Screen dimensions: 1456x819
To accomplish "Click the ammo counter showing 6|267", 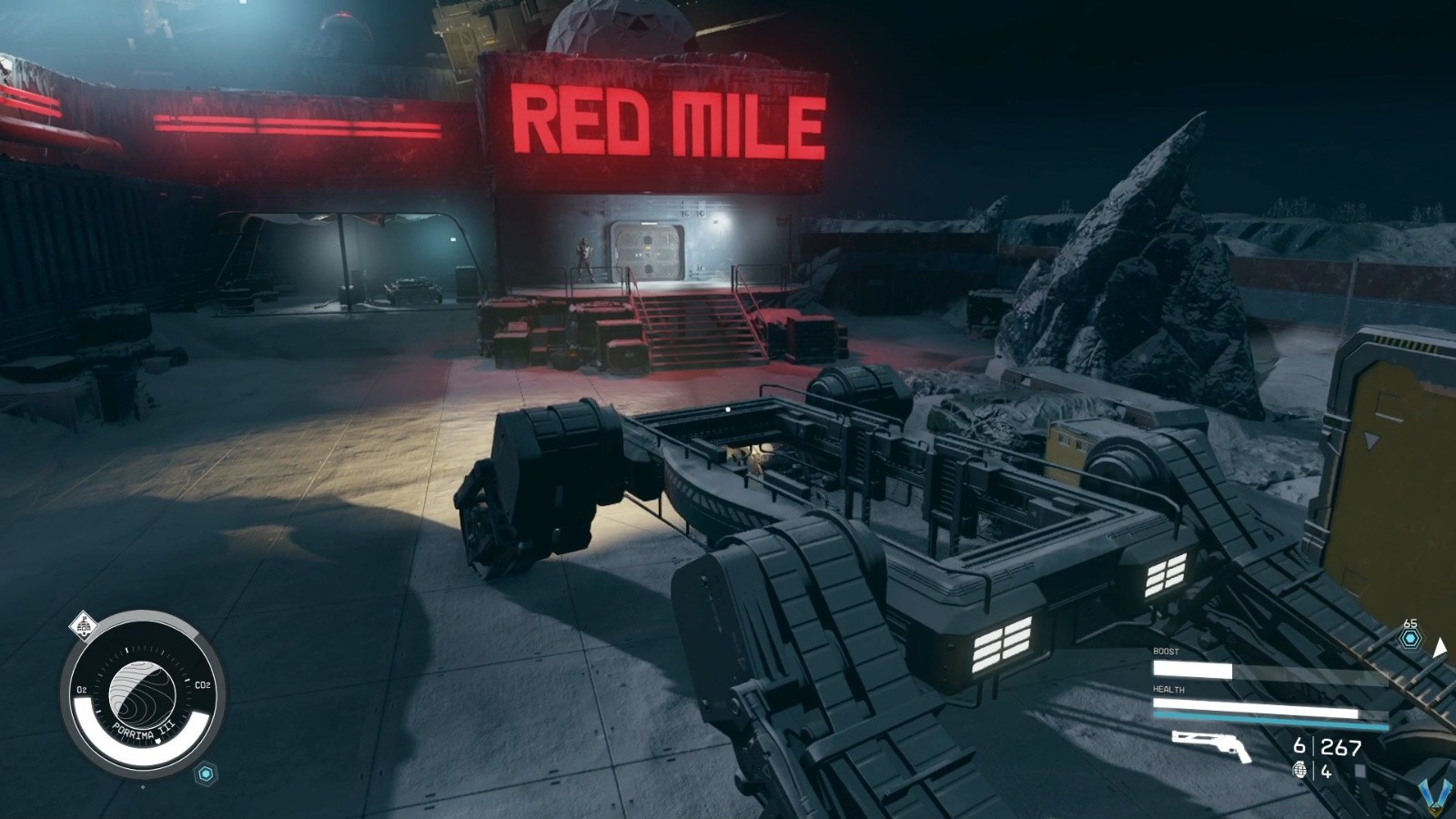I will 1329,747.
